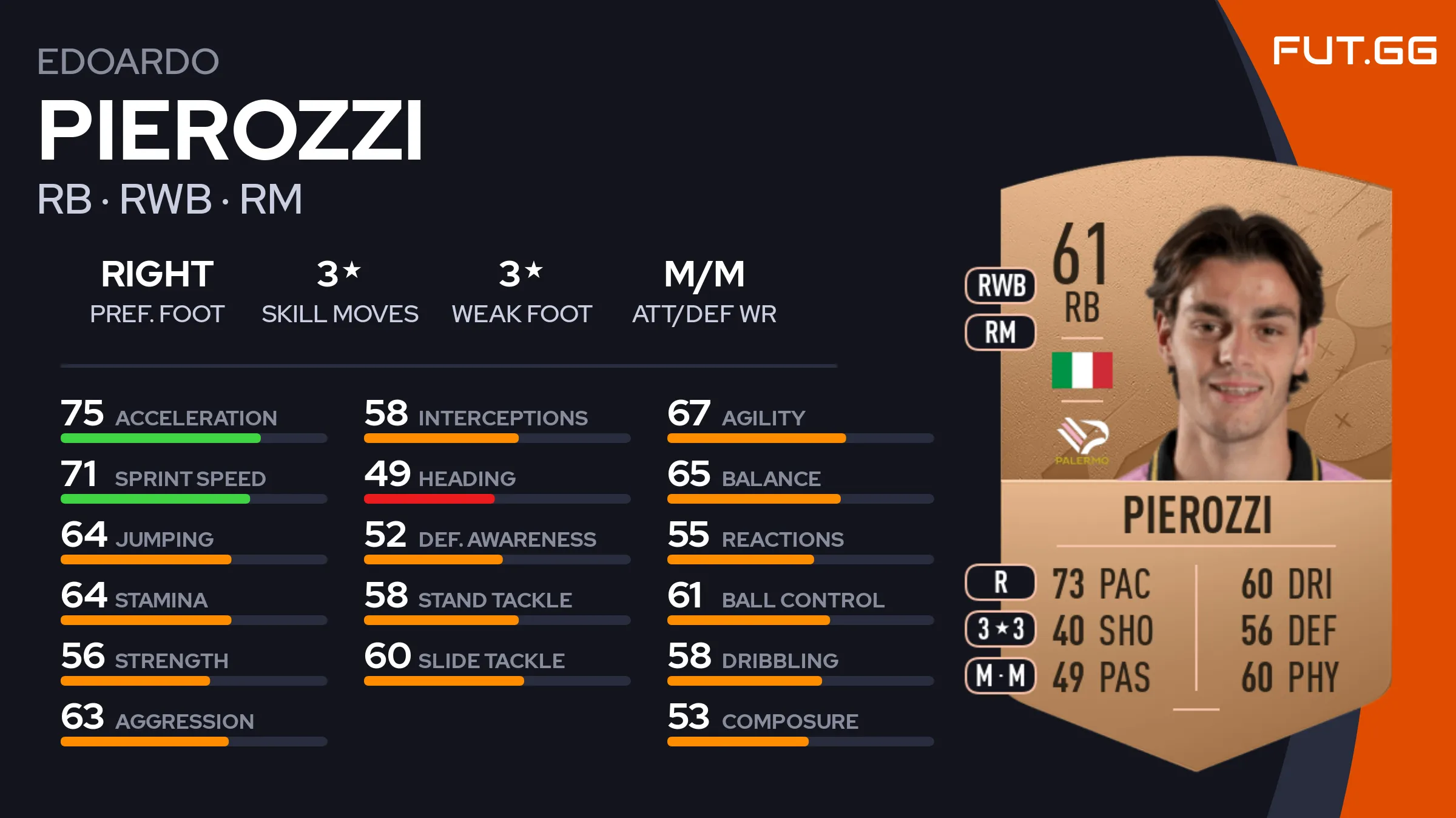
Task: Click the 3★3 skill and weak foot badge
Action: (x=1000, y=629)
